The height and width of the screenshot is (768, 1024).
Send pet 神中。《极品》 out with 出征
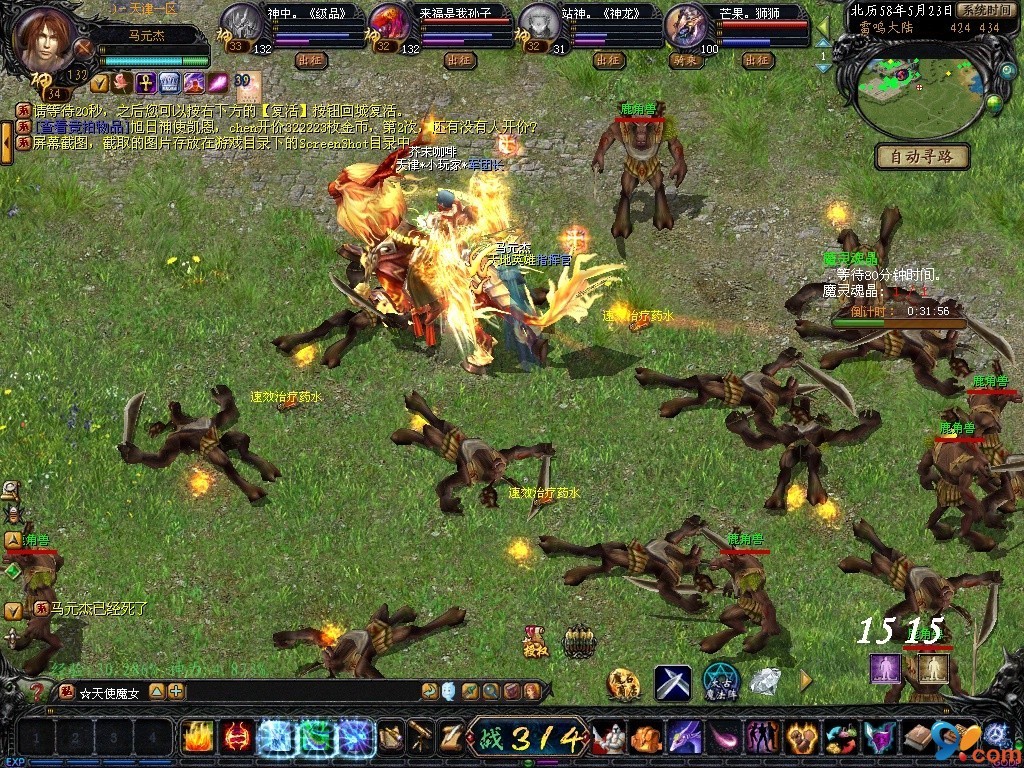tap(312, 60)
